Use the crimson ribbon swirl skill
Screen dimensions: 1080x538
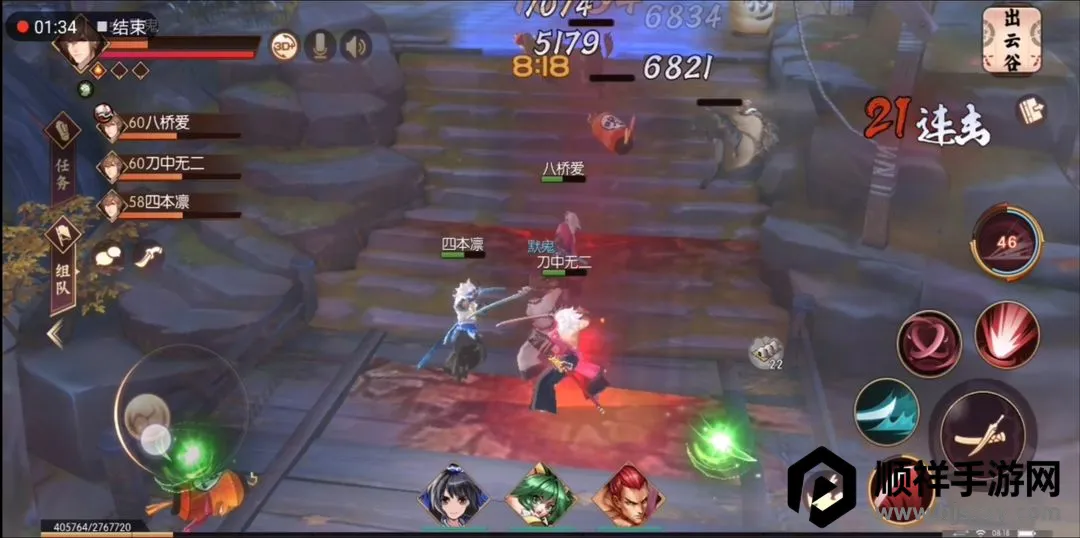pos(928,343)
